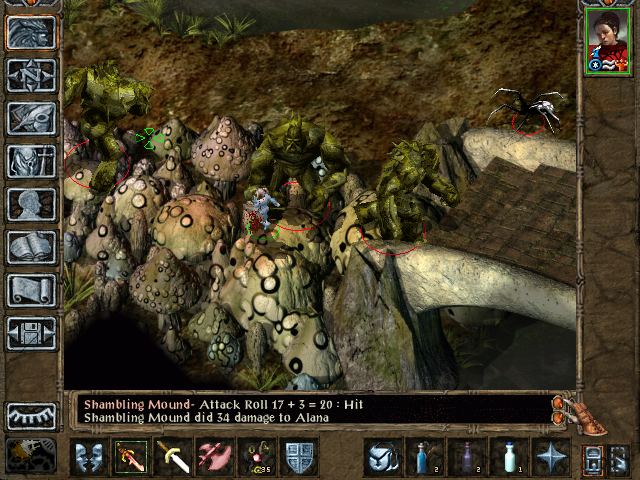Choose the red axe weapon slot
The height and width of the screenshot is (480, 640).
(213, 457)
